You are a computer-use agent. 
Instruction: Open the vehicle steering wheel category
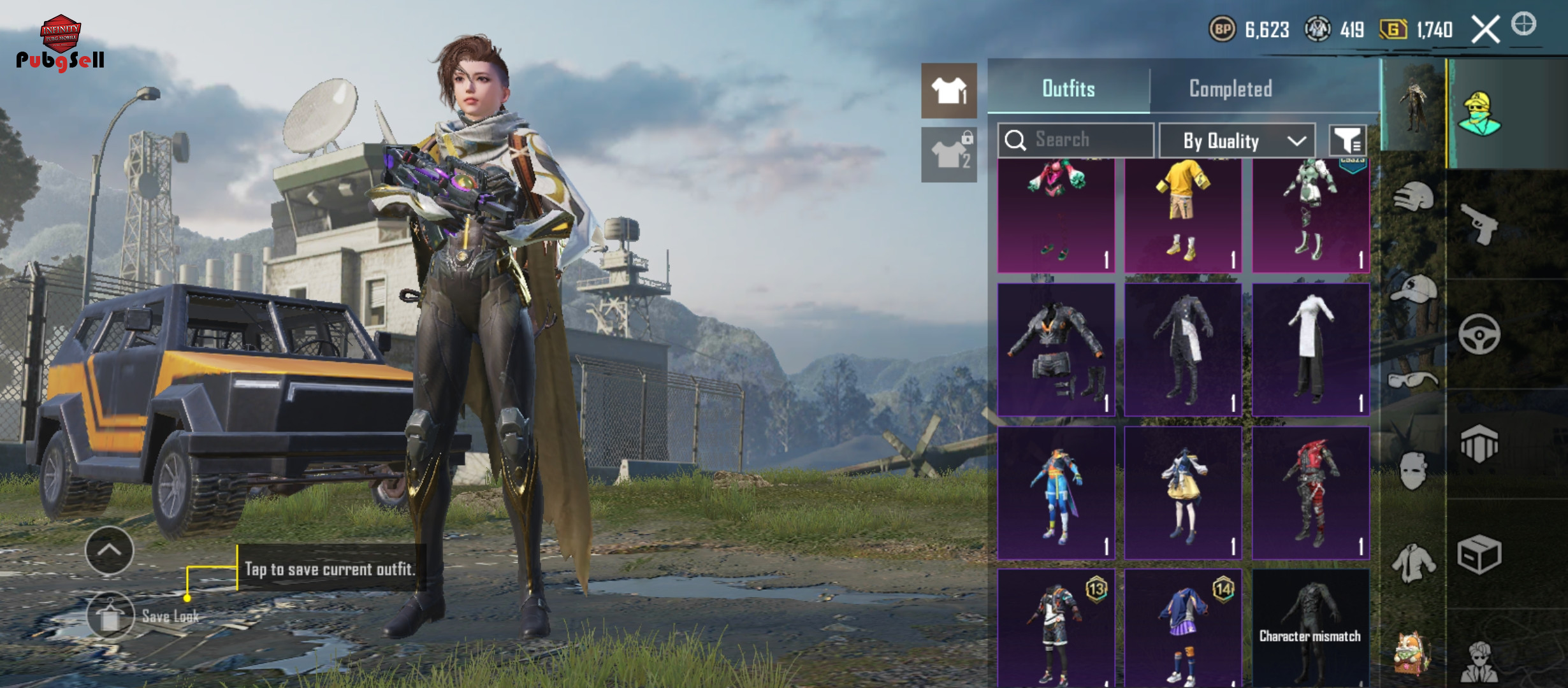coord(1479,334)
